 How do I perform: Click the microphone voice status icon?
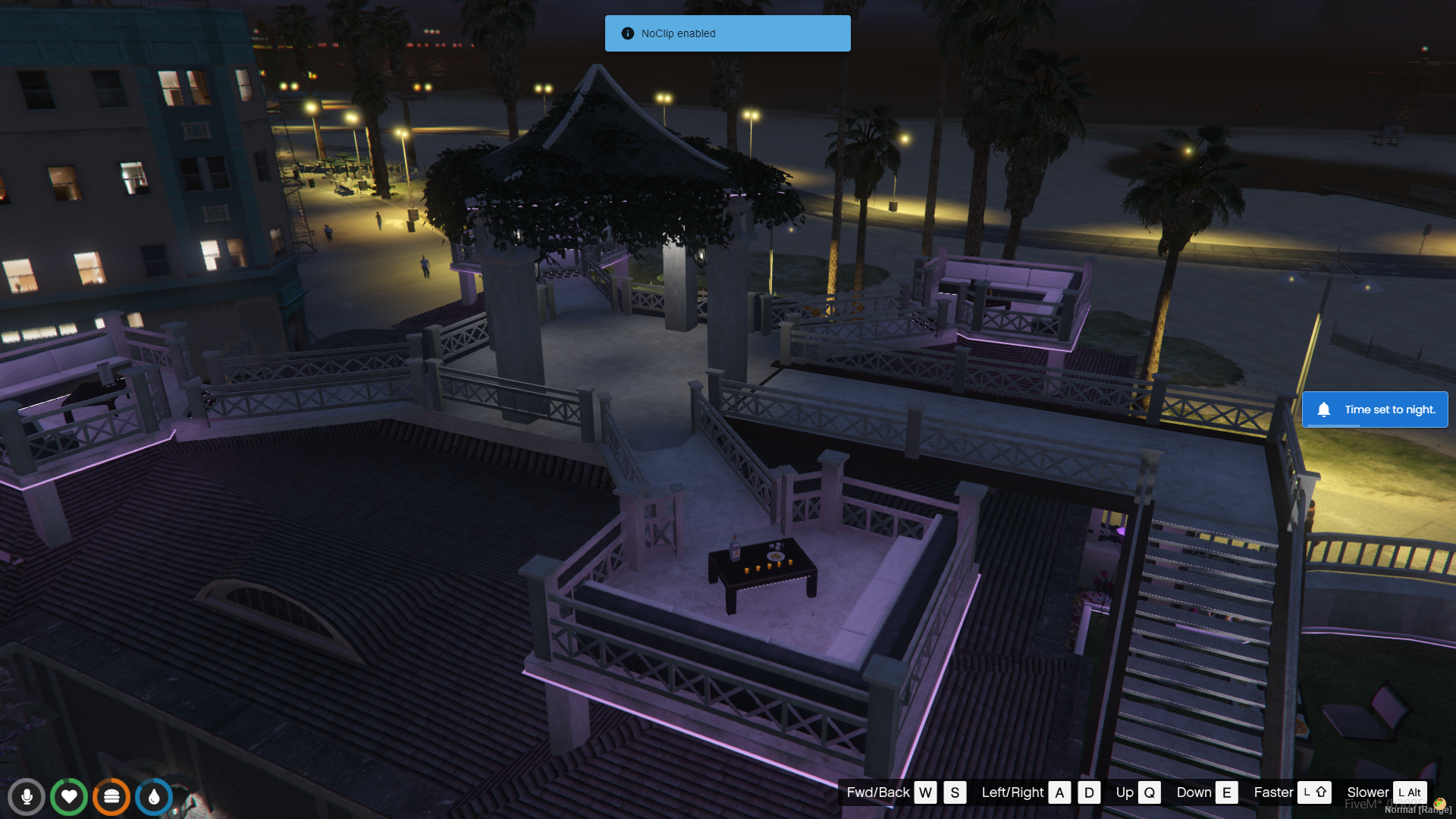(27, 797)
